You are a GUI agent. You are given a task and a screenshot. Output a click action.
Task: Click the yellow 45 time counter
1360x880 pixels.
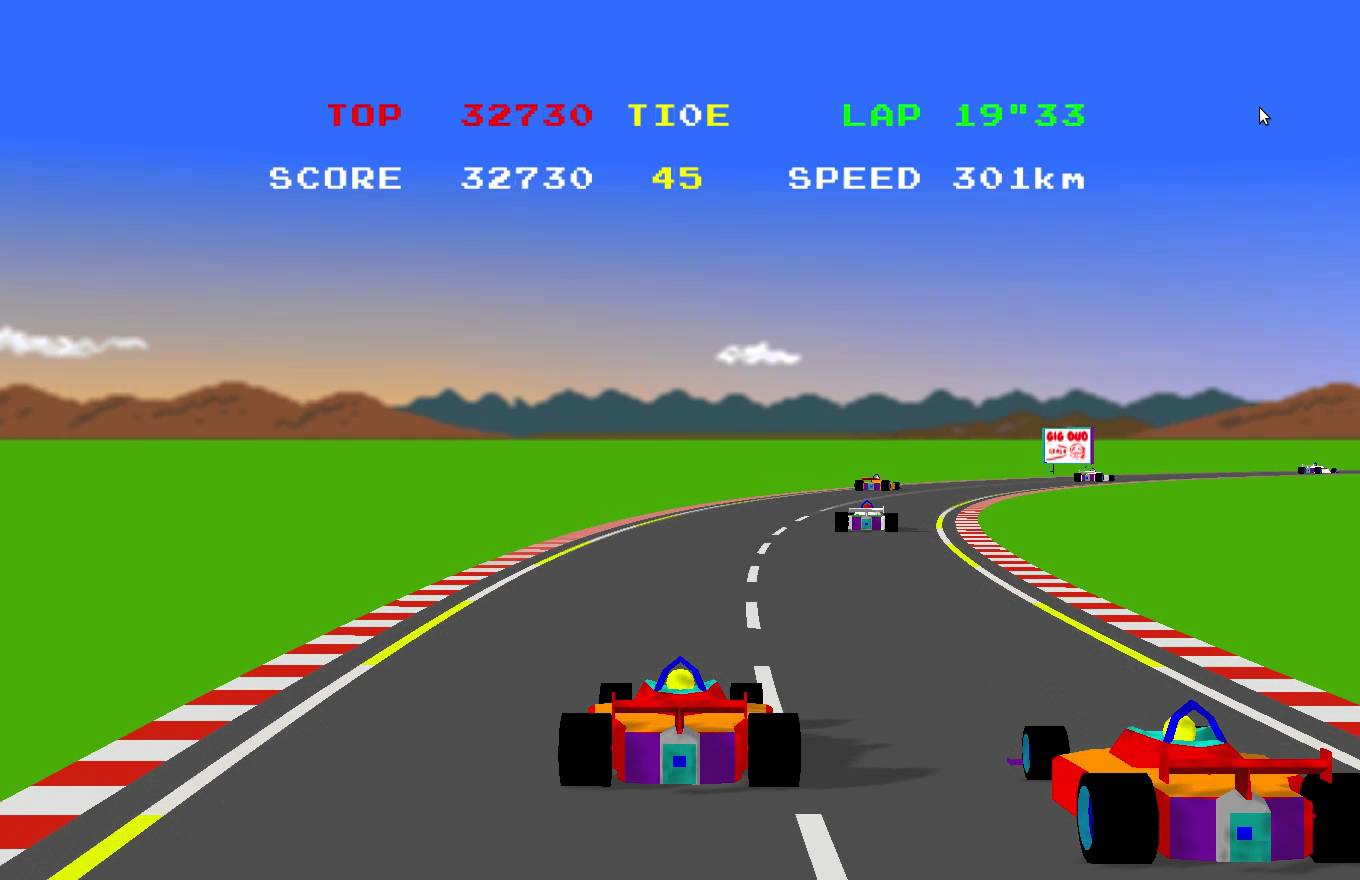pyautogui.click(x=677, y=178)
